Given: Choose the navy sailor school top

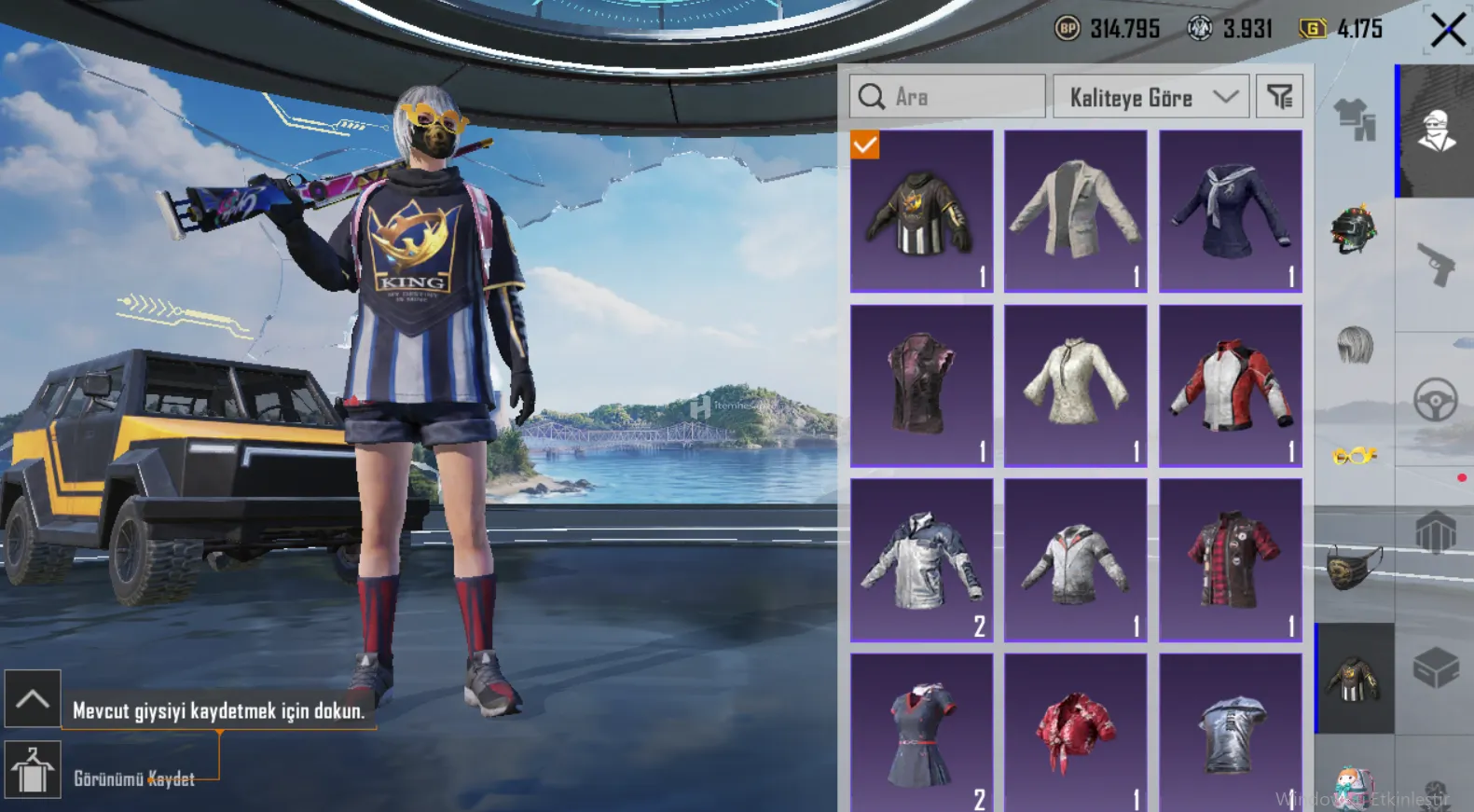Looking at the screenshot, I should 1230,212.
